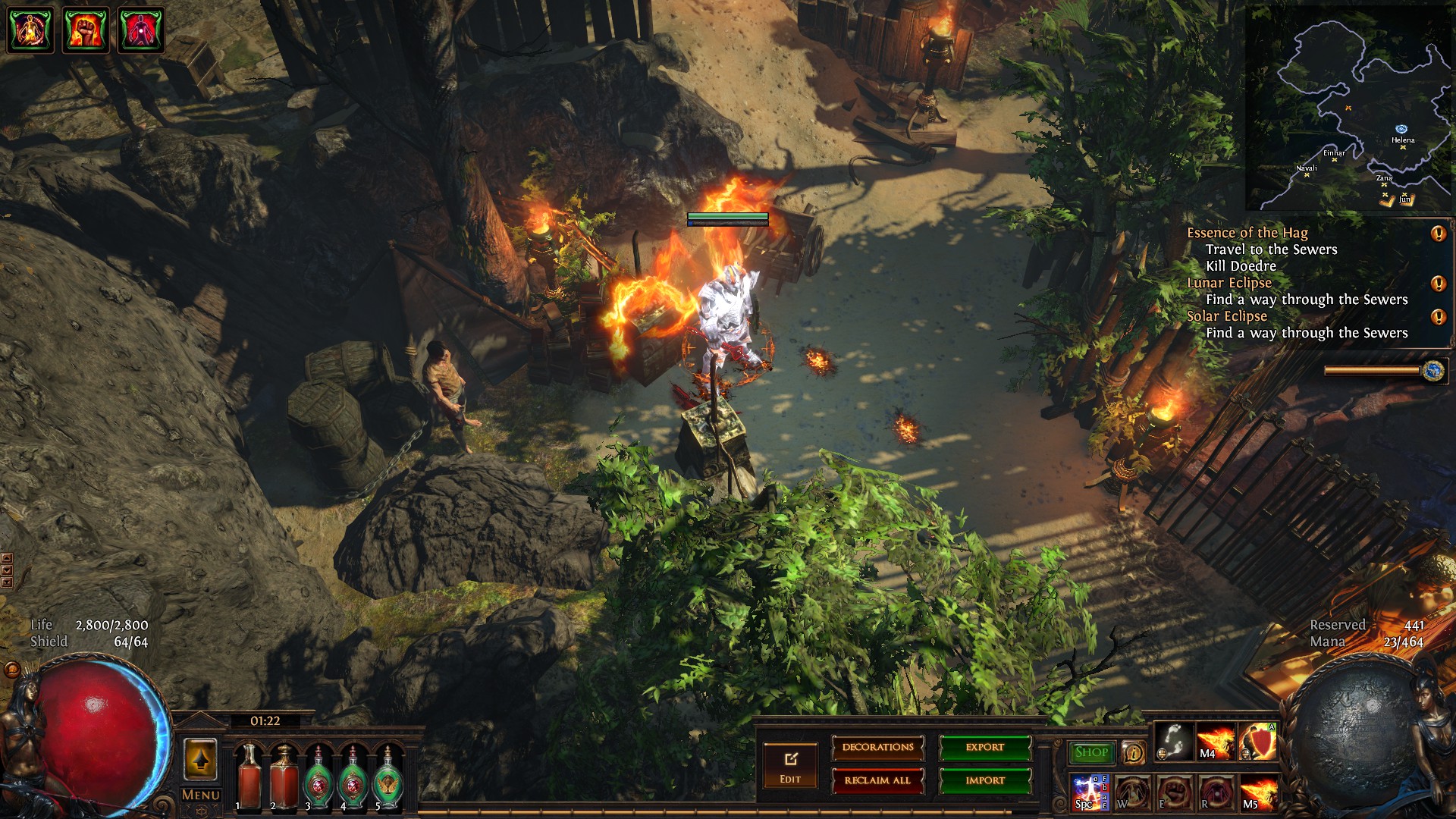Use the life flask in slot 2
1456x819 pixels.
pyautogui.click(x=284, y=777)
